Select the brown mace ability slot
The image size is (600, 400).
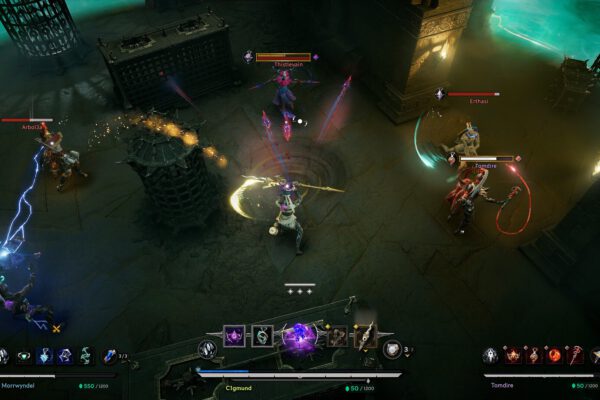pos(338,338)
